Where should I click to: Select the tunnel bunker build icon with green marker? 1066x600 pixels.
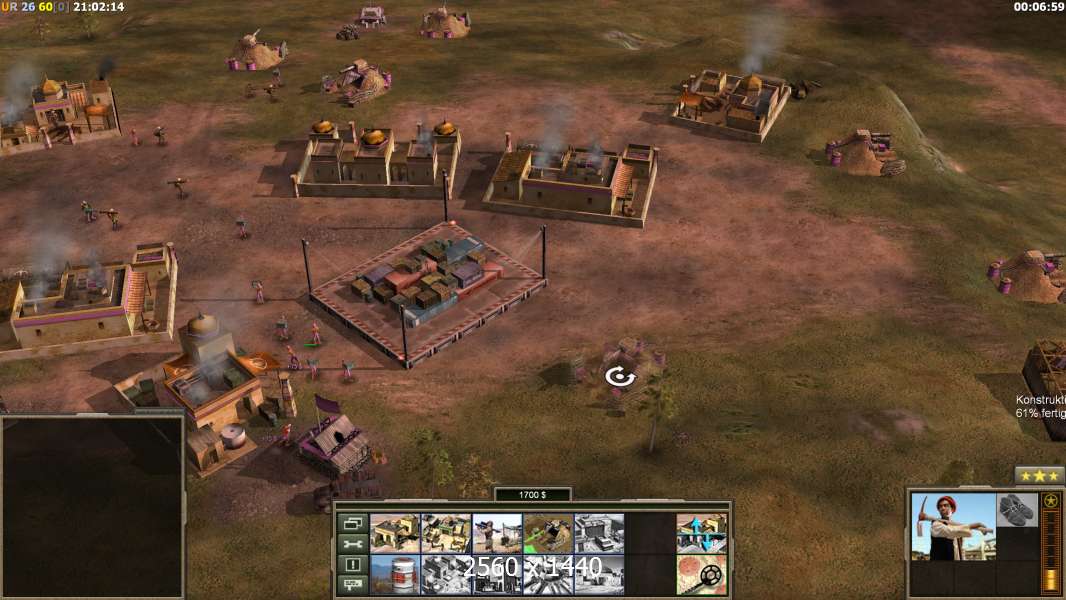tap(548, 533)
